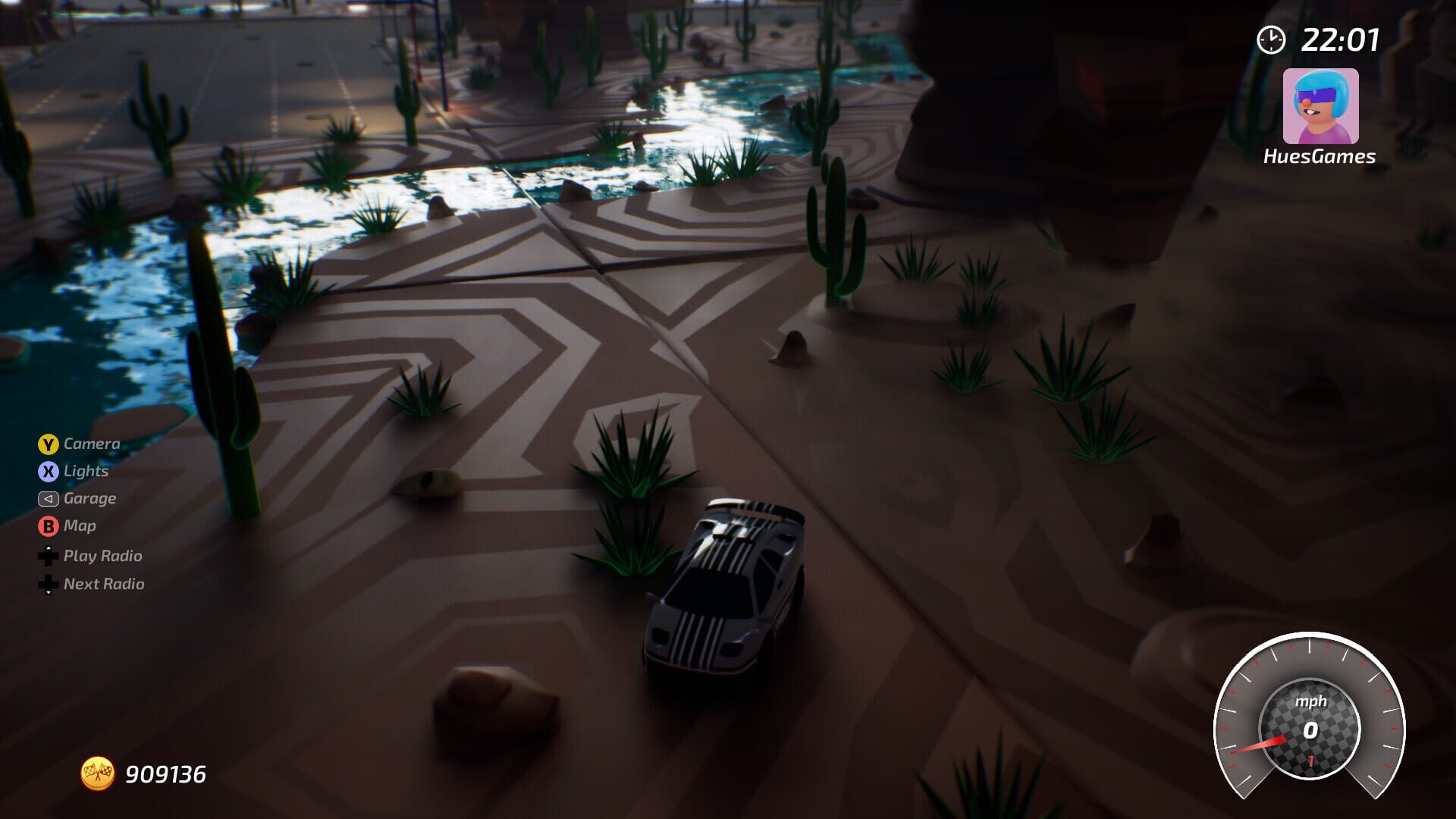Click the Play Radio D-pad icon
This screenshot has width=1456, height=819.
(x=49, y=556)
